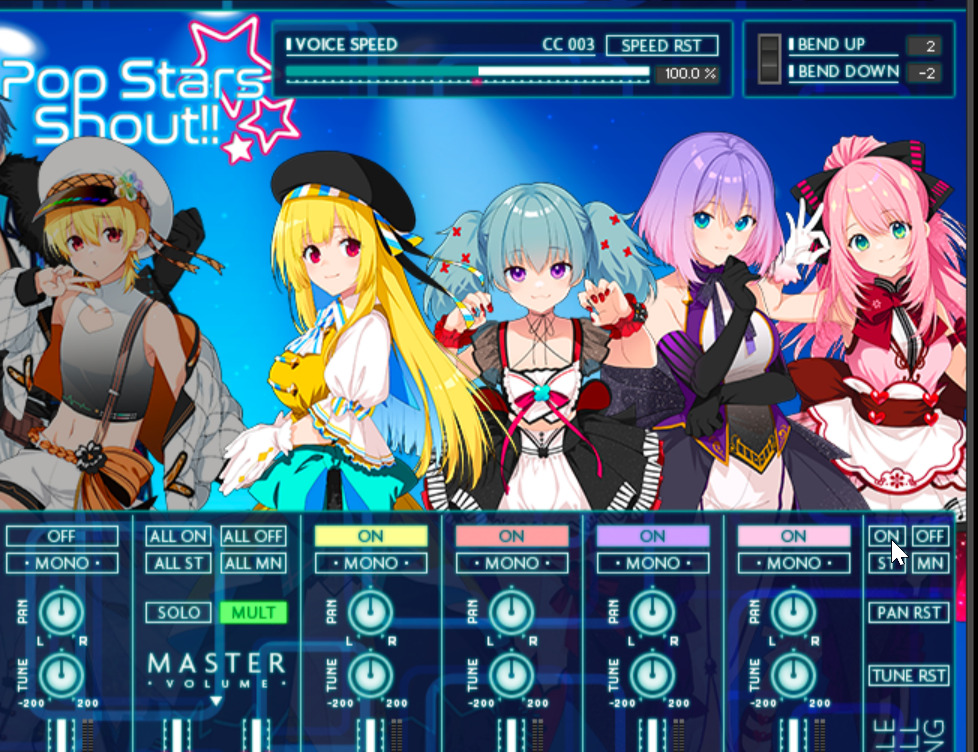Open the Master Volume dropdown arrow
The height and width of the screenshot is (752, 978).
pyautogui.click(x=215, y=702)
